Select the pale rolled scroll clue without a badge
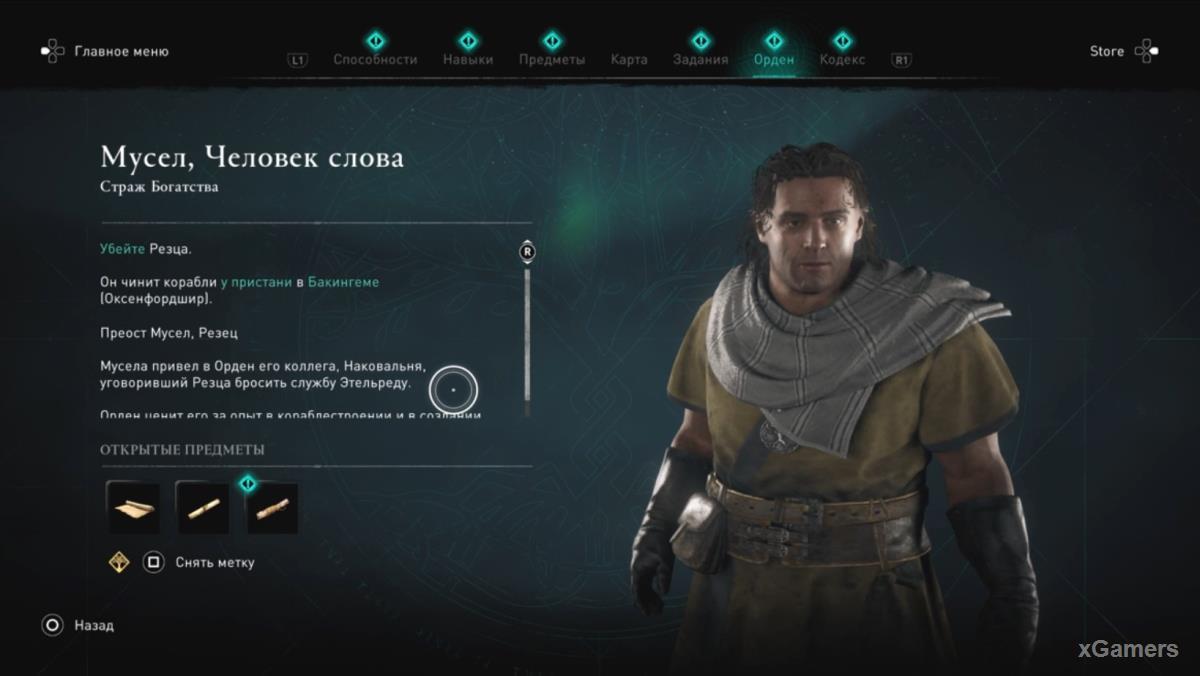The image size is (1200, 676). tap(203, 508)
